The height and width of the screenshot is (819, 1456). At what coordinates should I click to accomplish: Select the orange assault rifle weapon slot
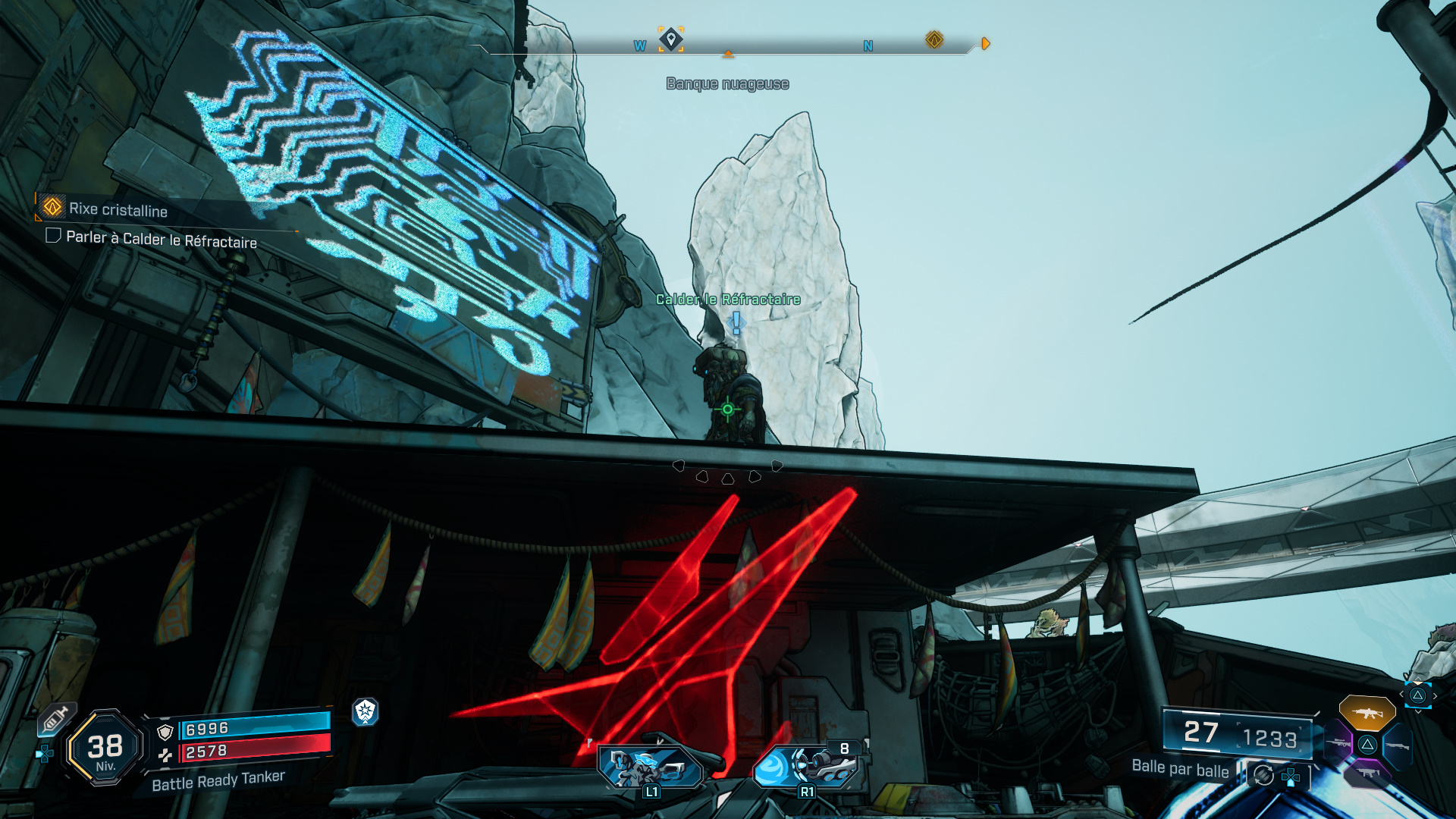click(1367, 713)
